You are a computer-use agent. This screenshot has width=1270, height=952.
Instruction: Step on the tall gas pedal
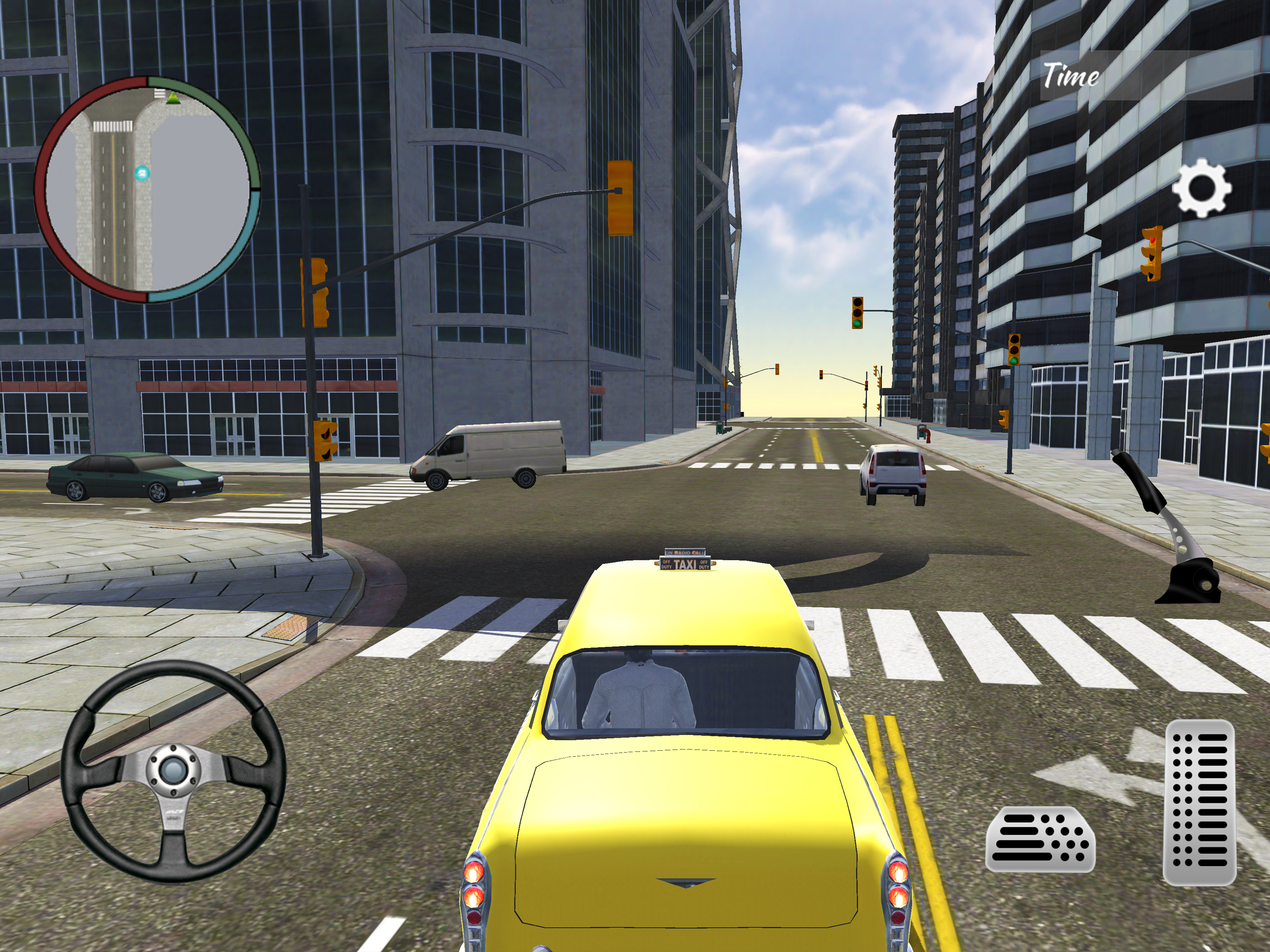click(1199, 802)
